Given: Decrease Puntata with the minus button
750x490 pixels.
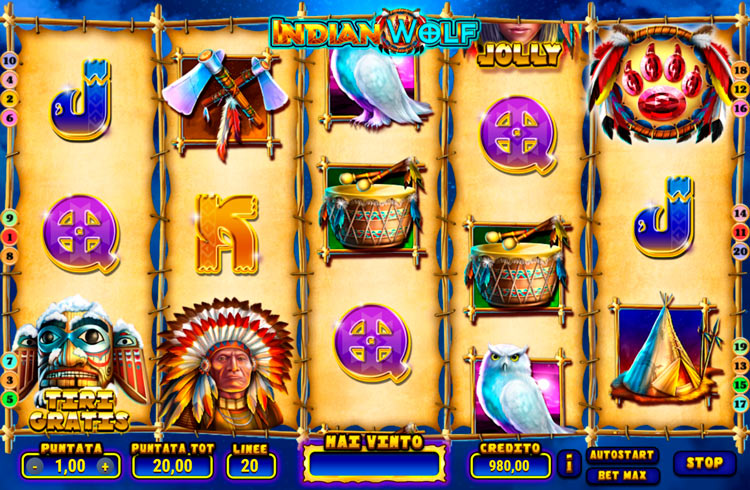Looking at the screenshot, I should (x=34, y=466).
